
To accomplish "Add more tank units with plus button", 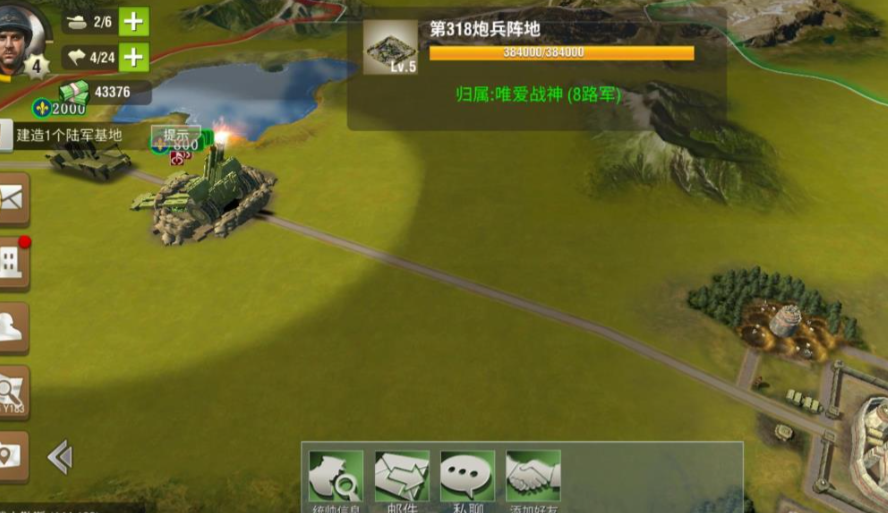I will [133, 21].
